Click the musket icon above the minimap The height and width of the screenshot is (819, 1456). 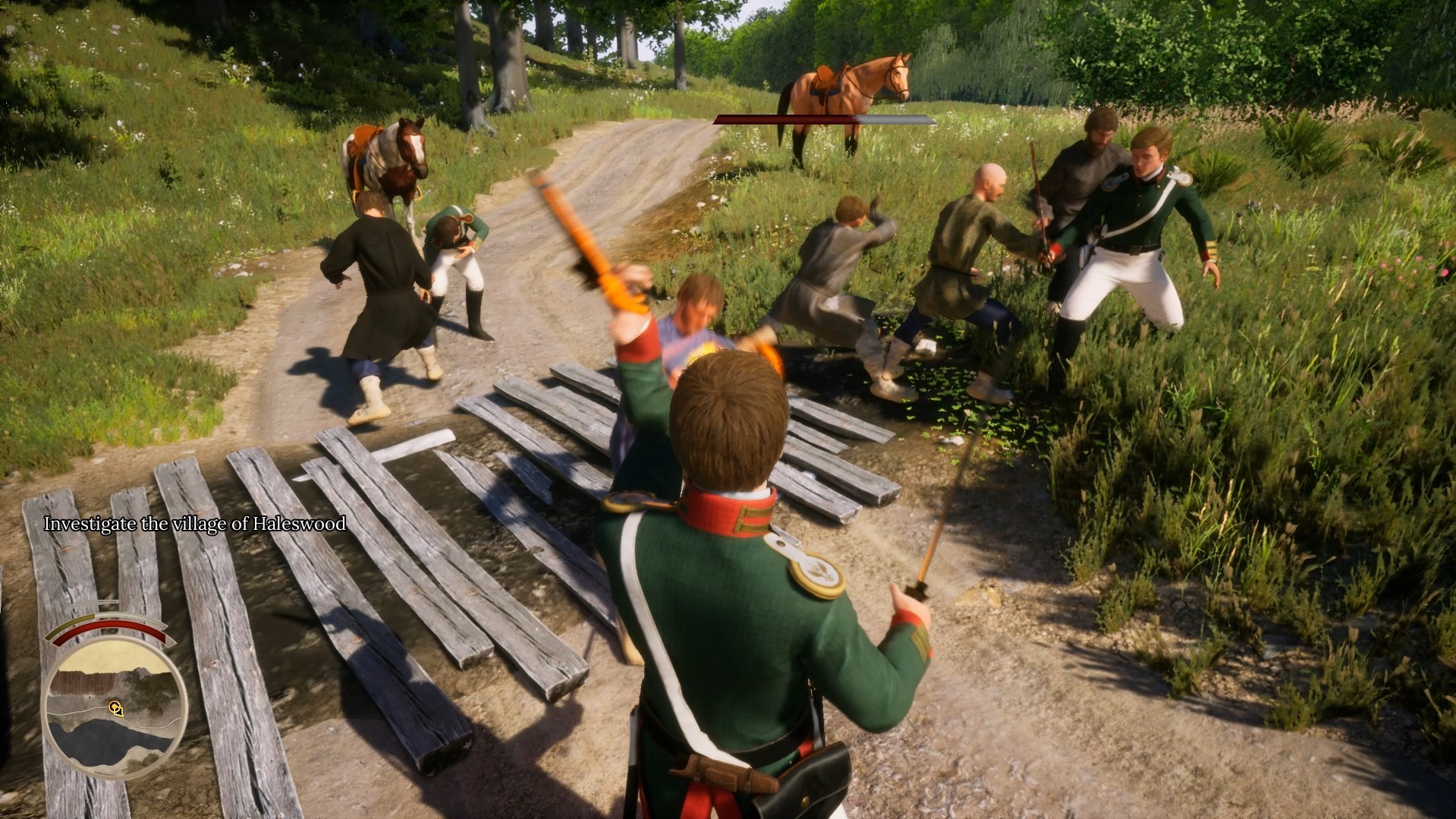pos(95,604)
